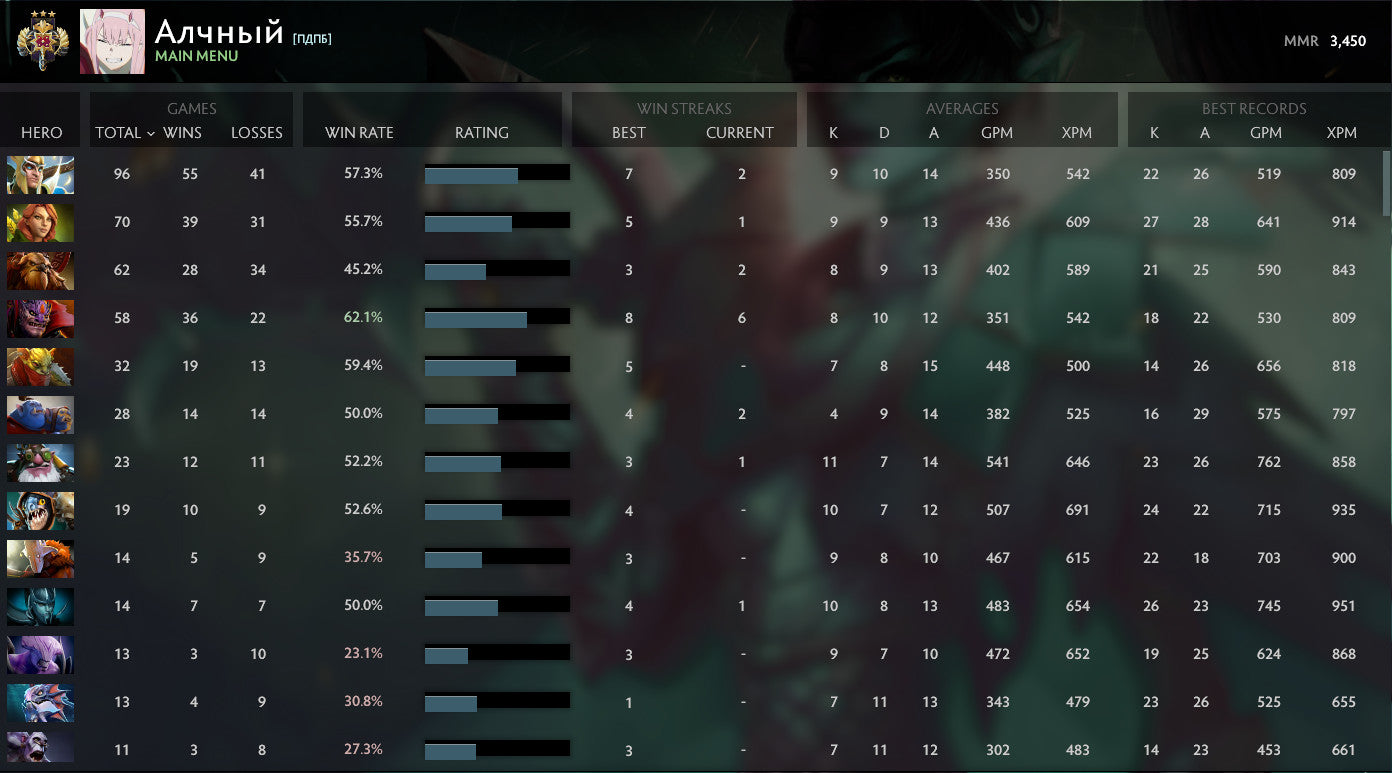Click the 62.1% win rate cell
The width and height of the screenshot is (1392, 773).
click(363, 317)
